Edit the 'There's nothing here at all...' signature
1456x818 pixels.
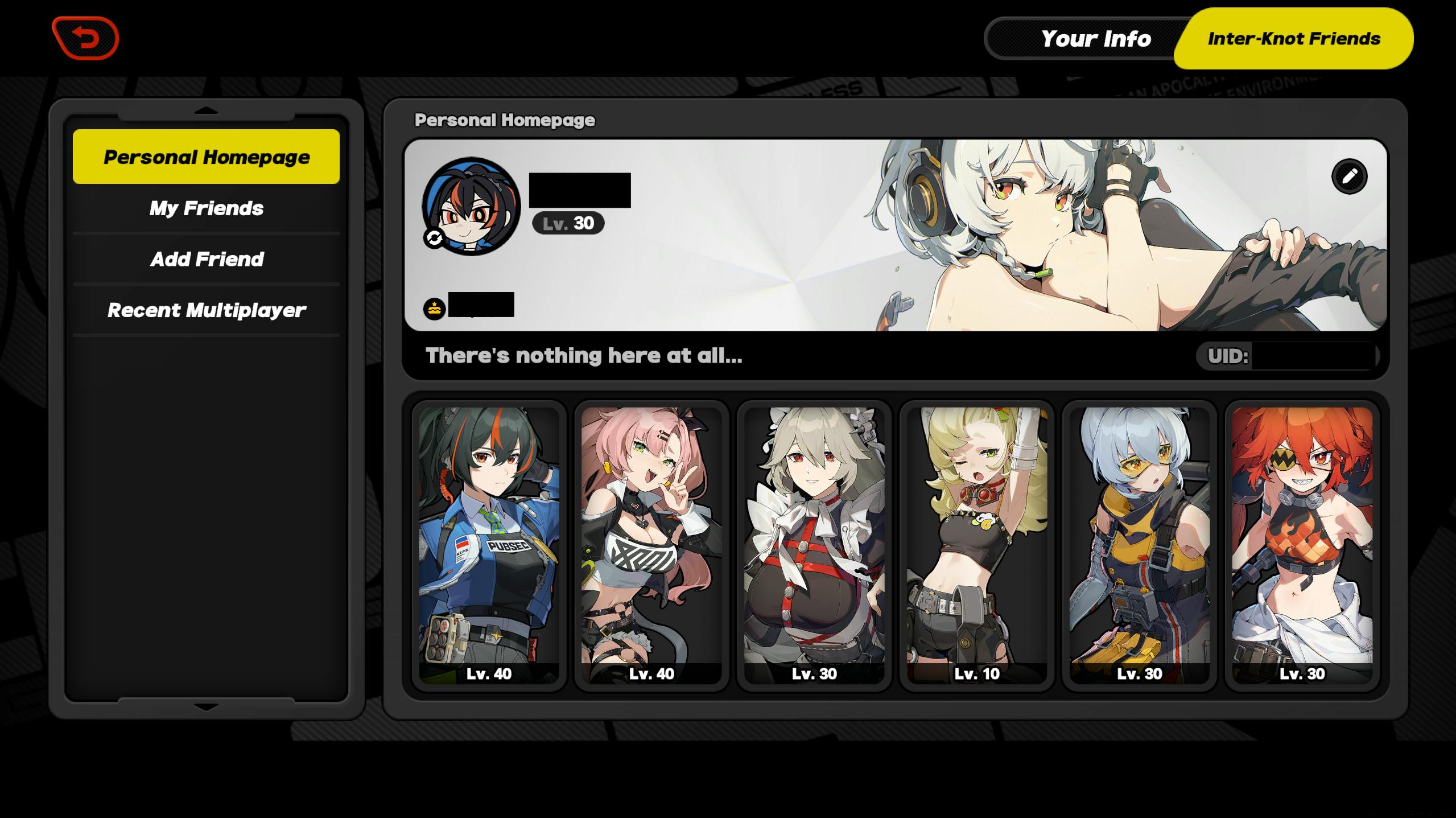[x=583, y=356]
